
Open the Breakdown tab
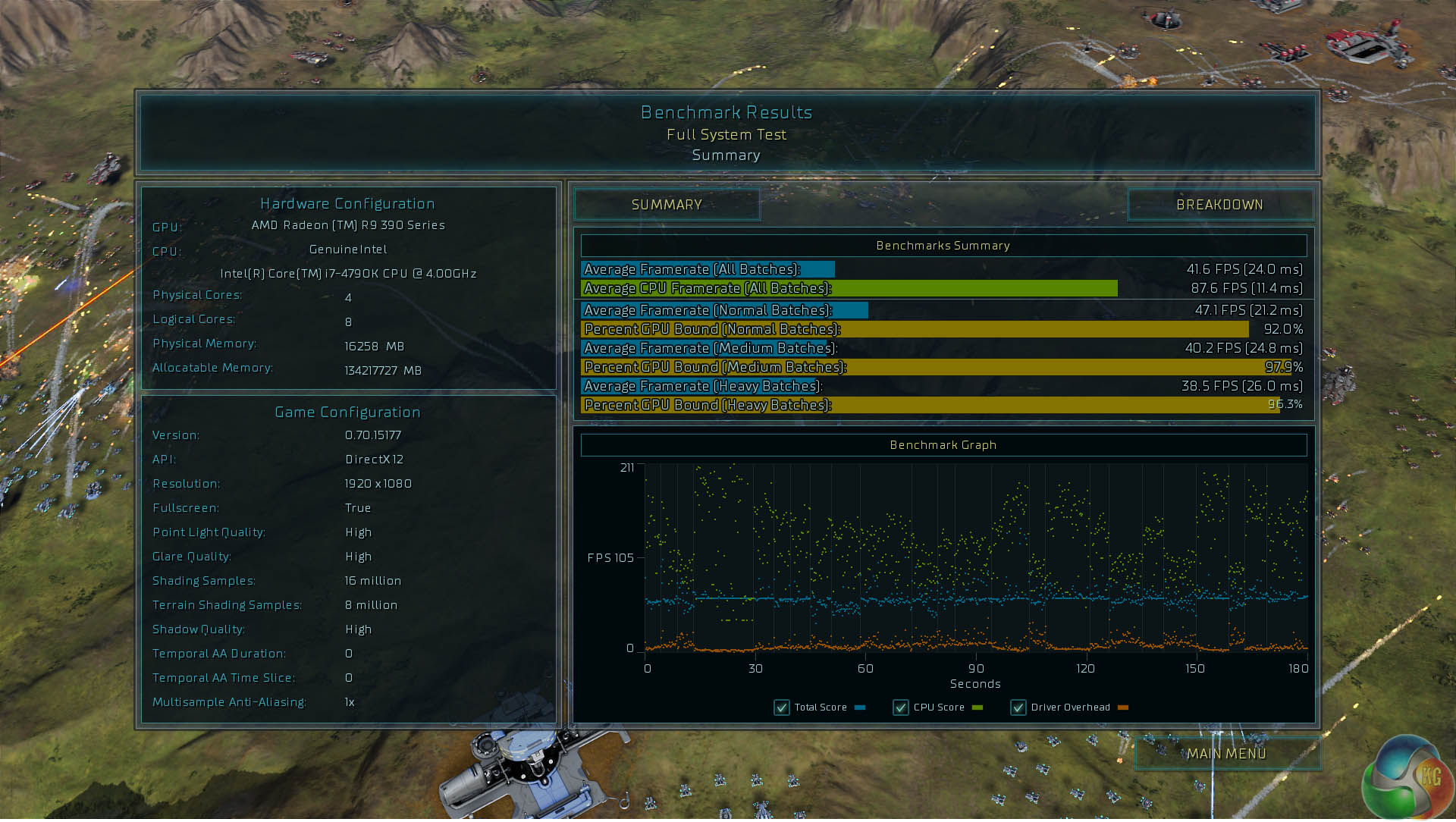tap(1219, 205)
